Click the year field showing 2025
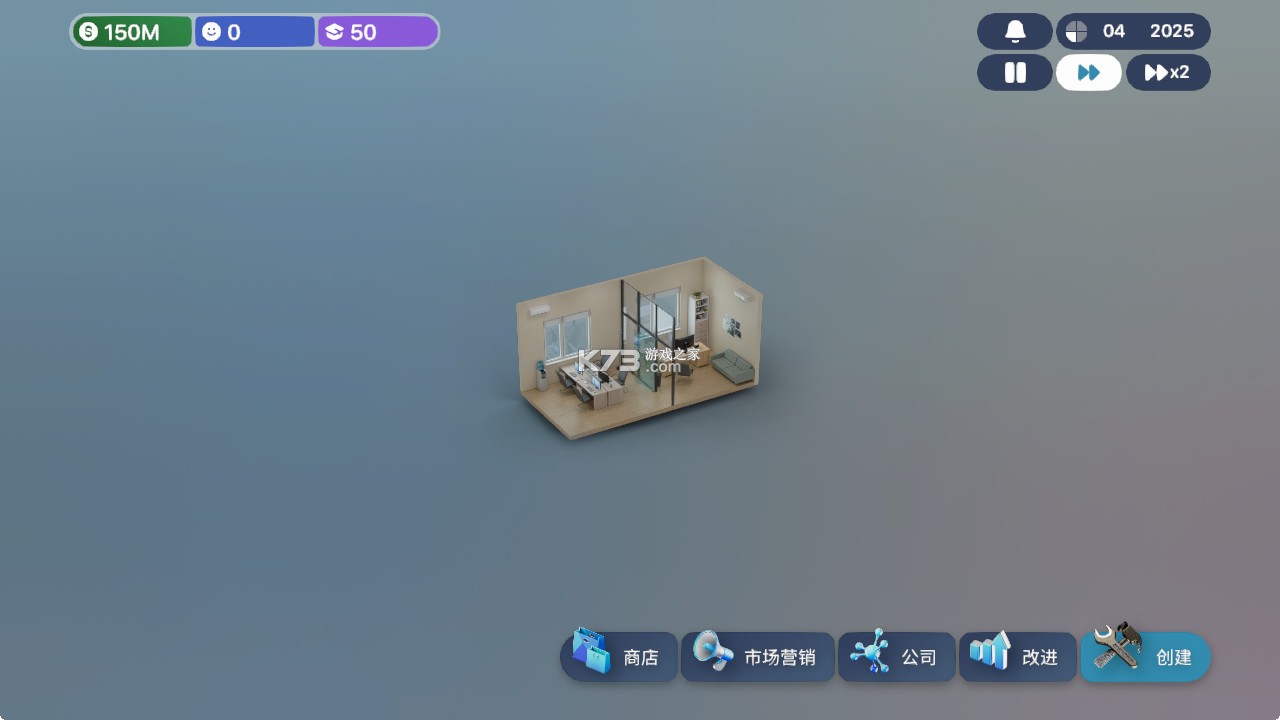 point(1172,31)
